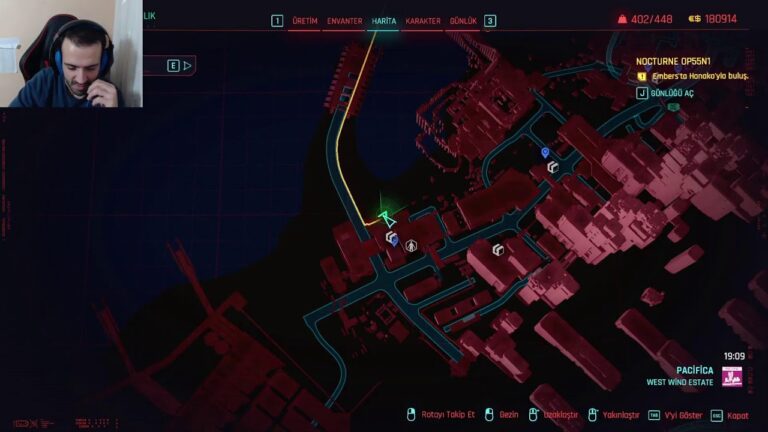
Task: Click the green player position marker
Action: coord(387,216)
